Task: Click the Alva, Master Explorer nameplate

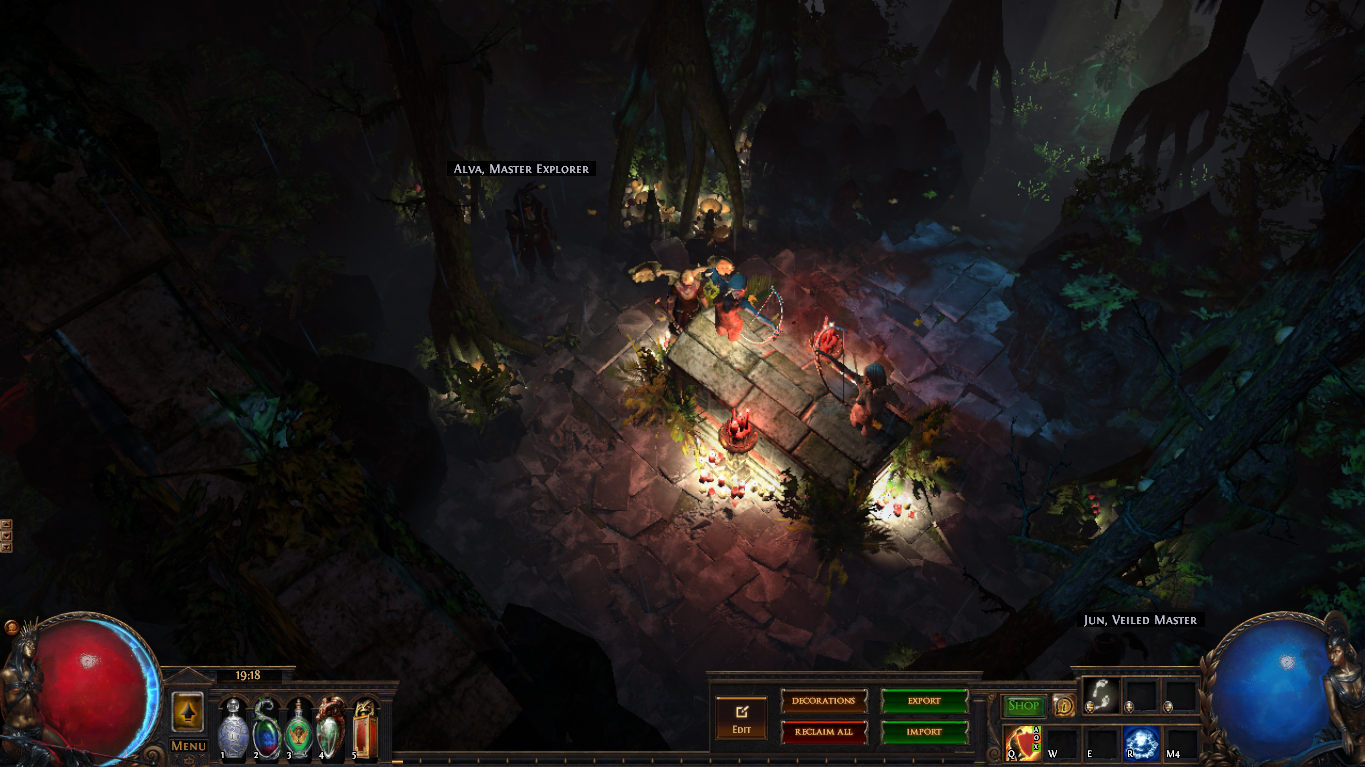Action: pyautogui.click(x=521, y=169)
